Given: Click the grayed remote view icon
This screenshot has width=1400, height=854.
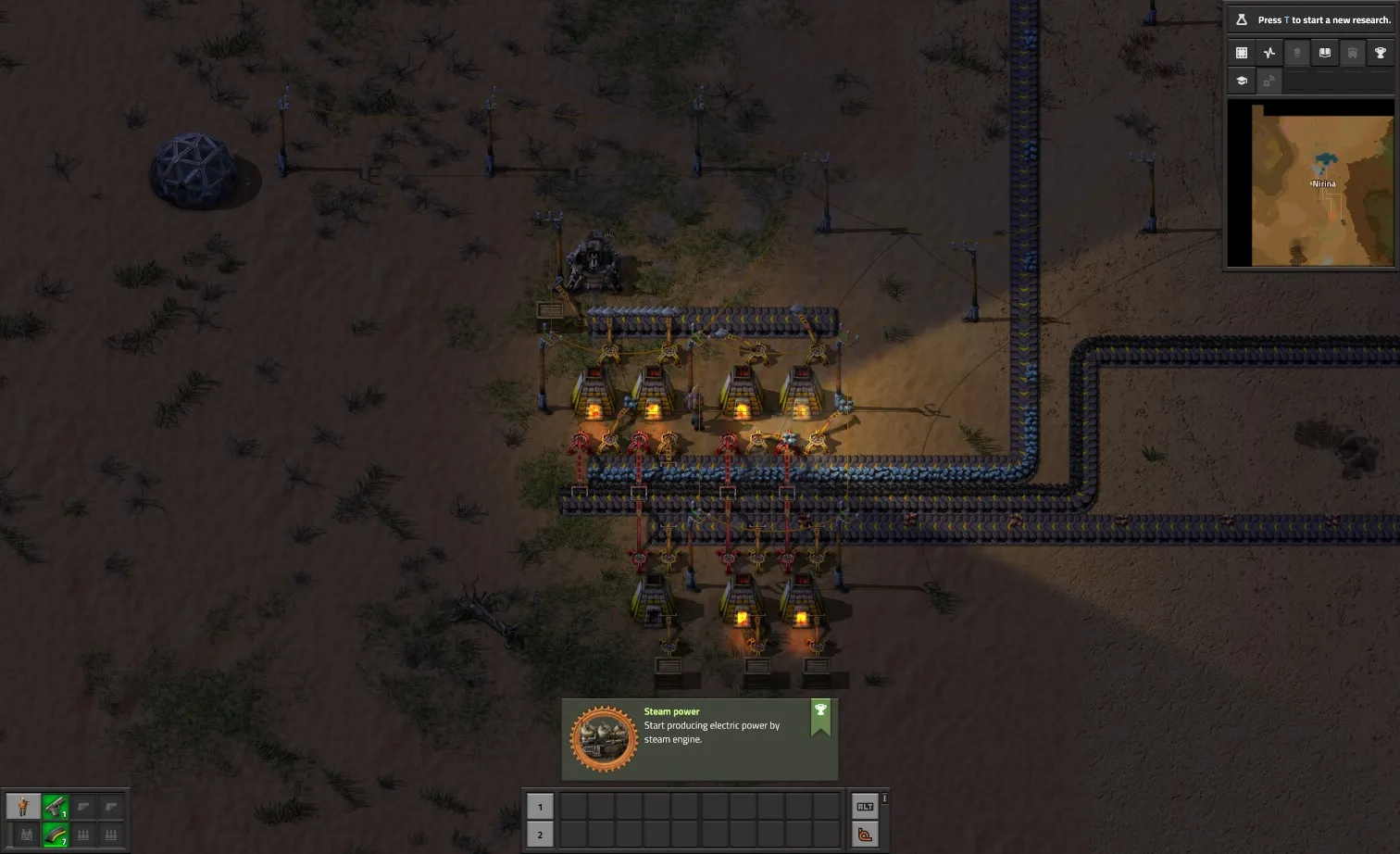Looking at the screenshot, I should point(1269,81).
